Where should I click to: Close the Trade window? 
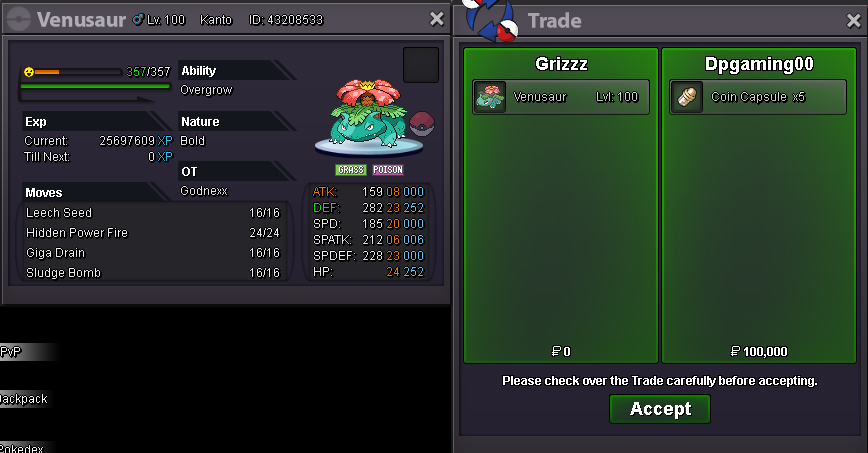[x=852, y=20]
